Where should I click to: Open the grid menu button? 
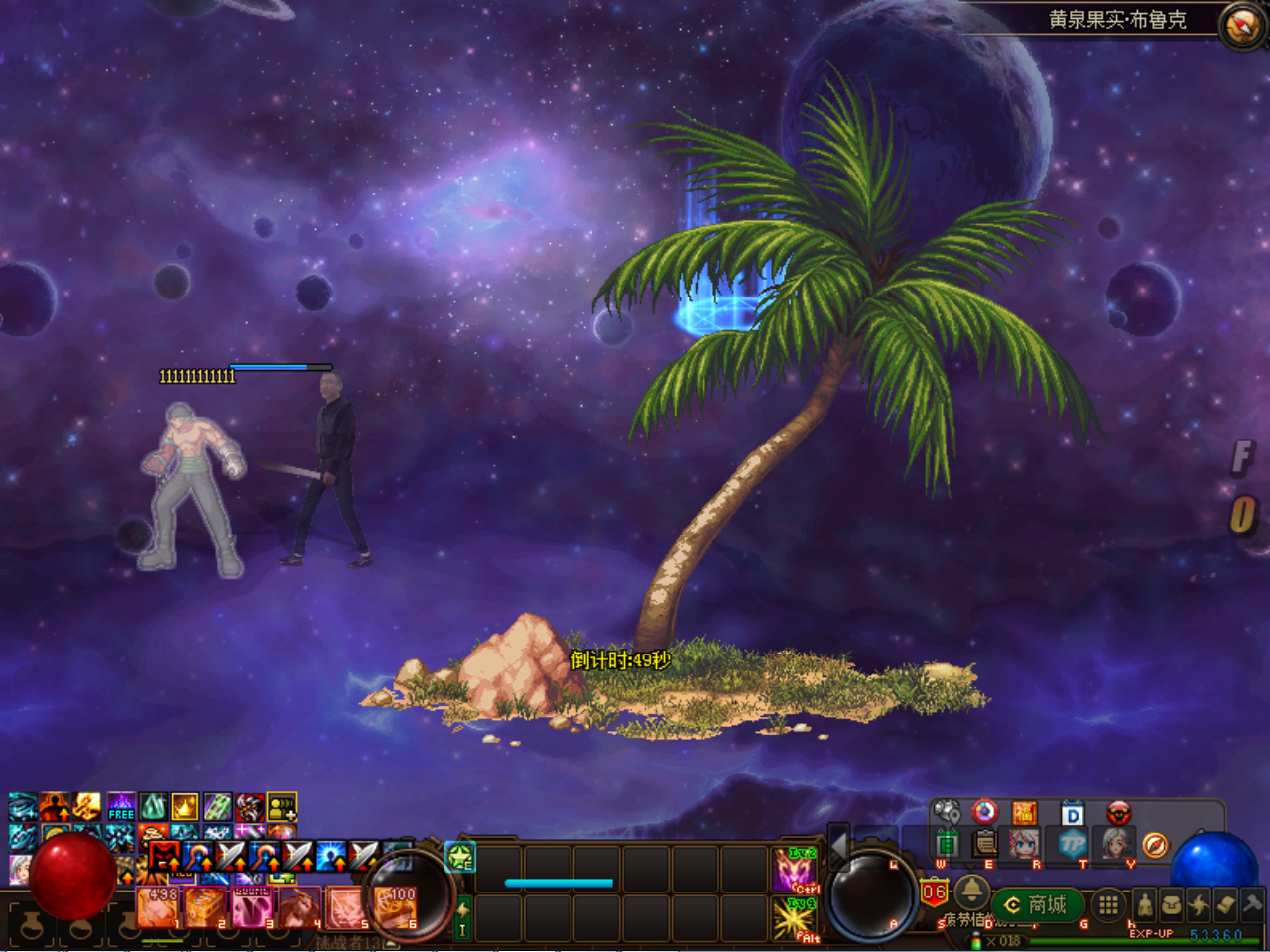pyautogui.click(x=1108, y=904)
